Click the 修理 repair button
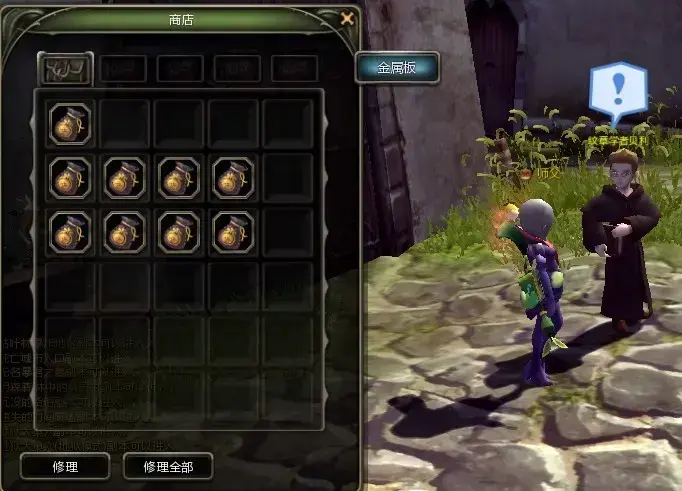 [x=65, y=466]
